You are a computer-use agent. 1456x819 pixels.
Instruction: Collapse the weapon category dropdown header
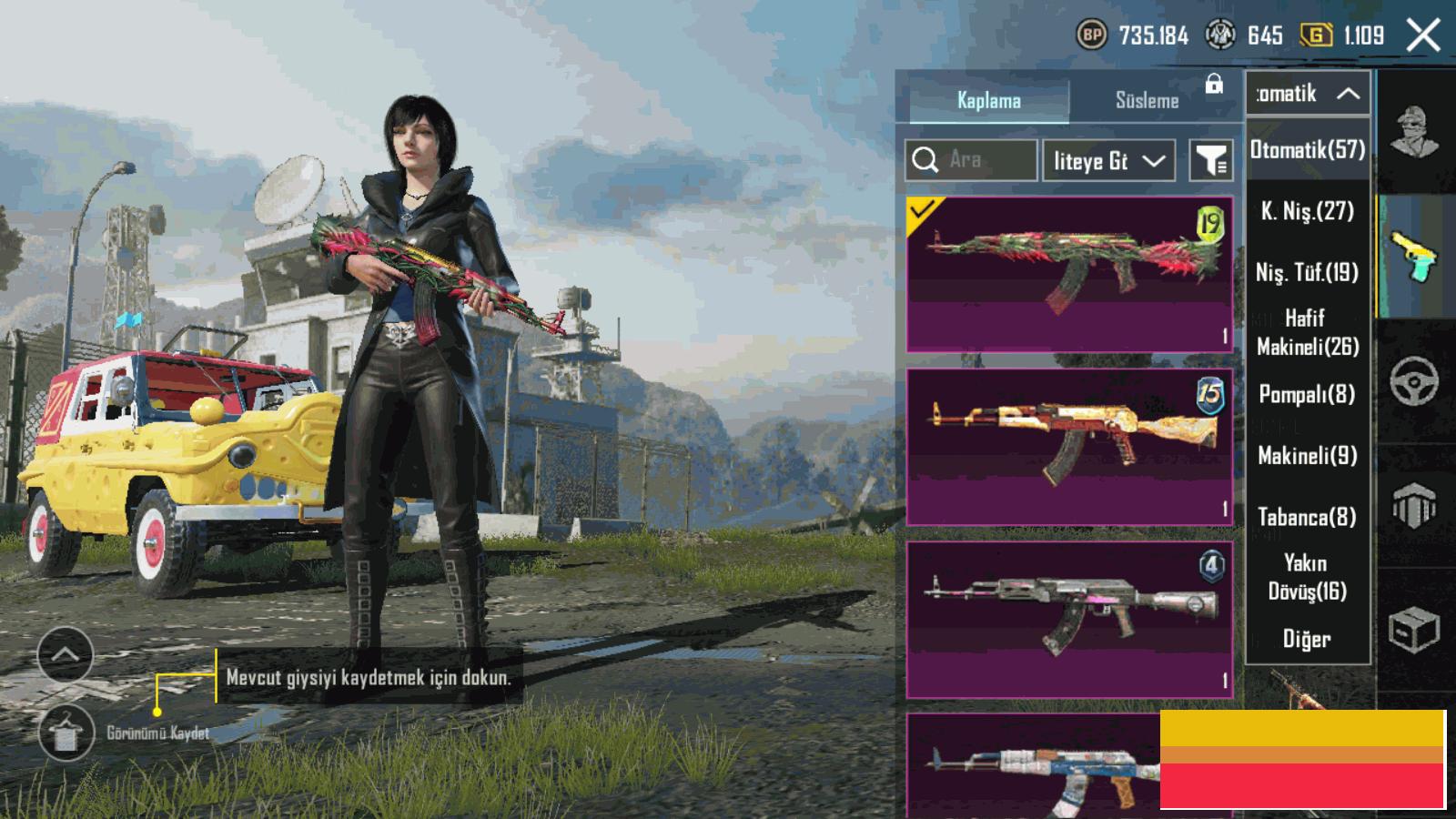(1308, 94)
